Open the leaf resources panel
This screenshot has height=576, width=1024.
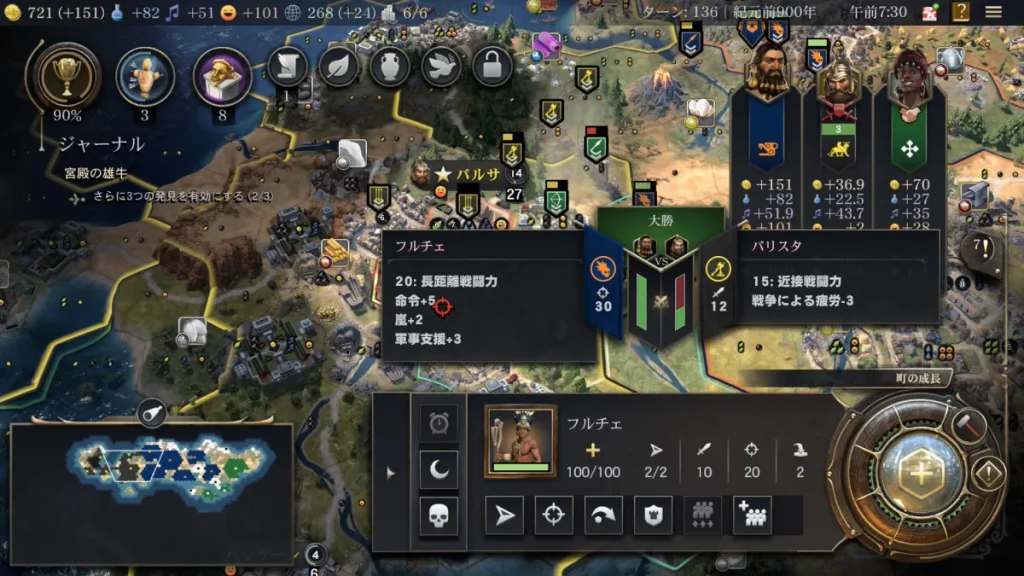[x=339, y=67]
